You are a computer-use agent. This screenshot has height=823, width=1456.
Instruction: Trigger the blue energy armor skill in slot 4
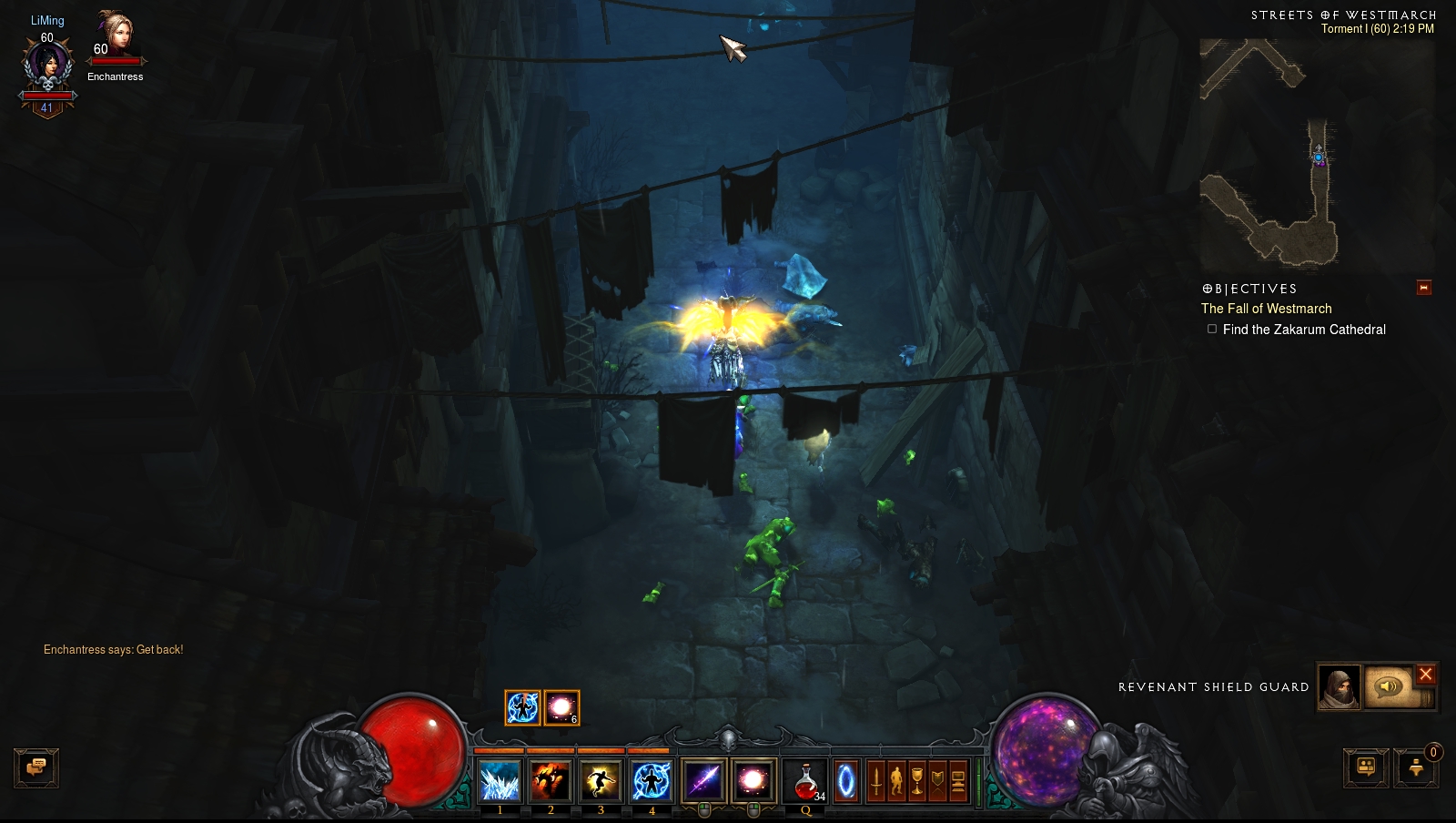tap(652, 781)
